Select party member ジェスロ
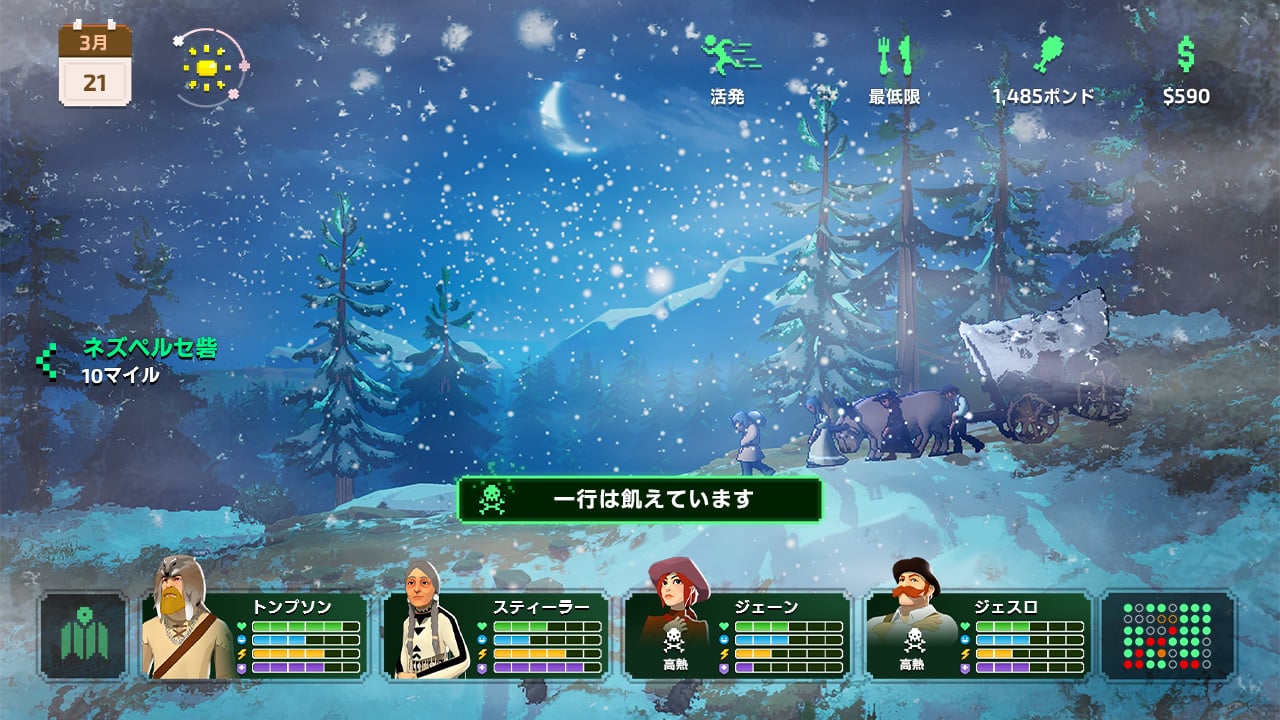 (x=978, y=635)
